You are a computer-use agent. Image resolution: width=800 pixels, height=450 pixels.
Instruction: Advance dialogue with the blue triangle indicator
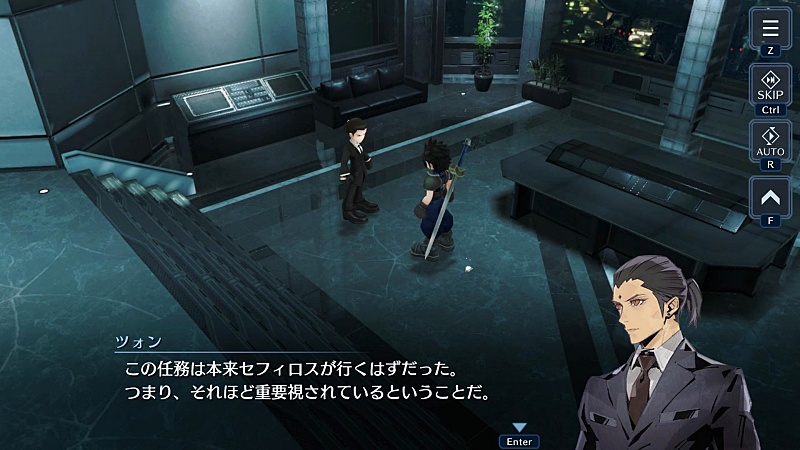pos(519,428)
